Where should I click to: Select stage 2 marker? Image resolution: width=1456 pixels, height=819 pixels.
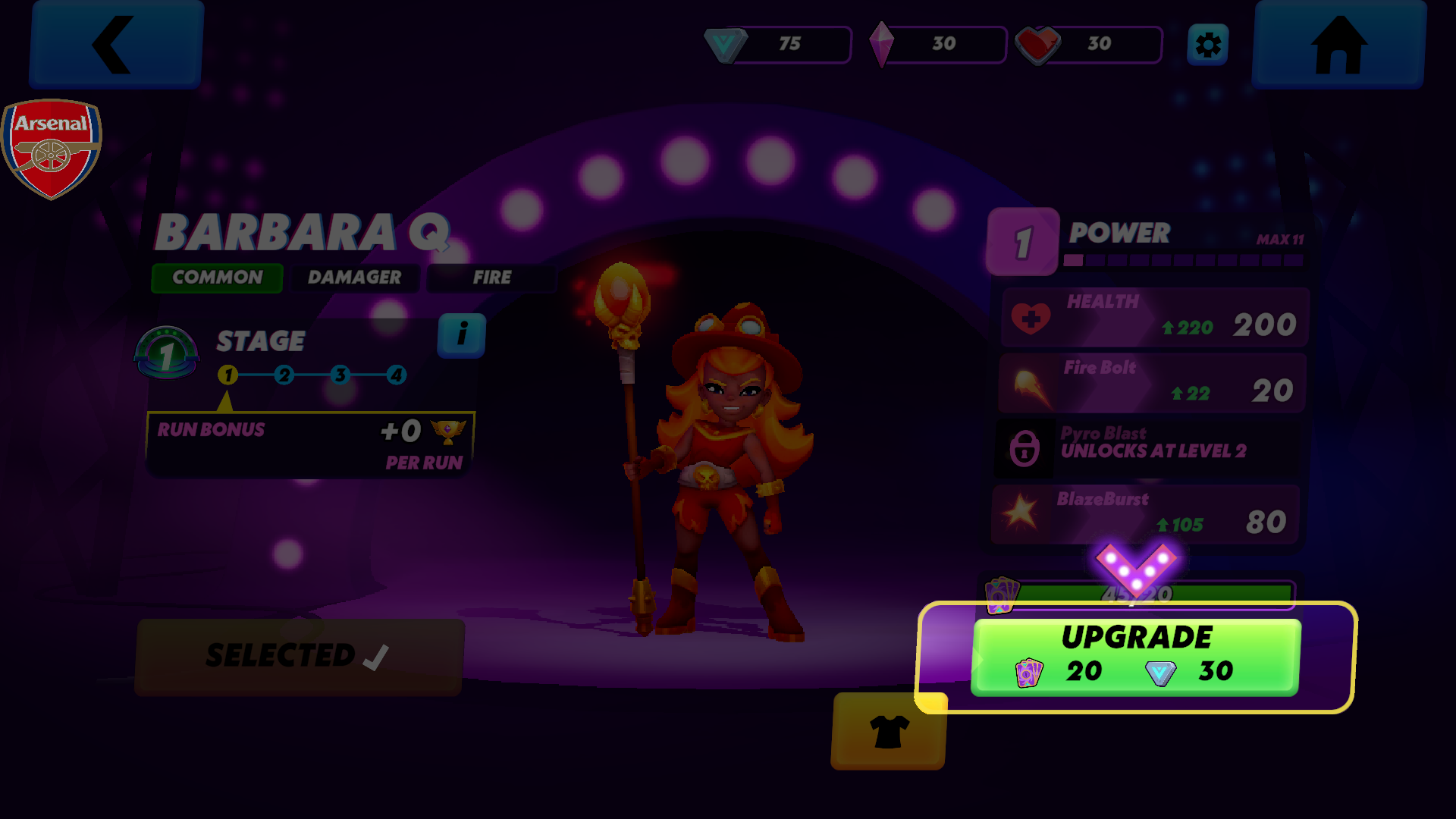coord(284,375)
